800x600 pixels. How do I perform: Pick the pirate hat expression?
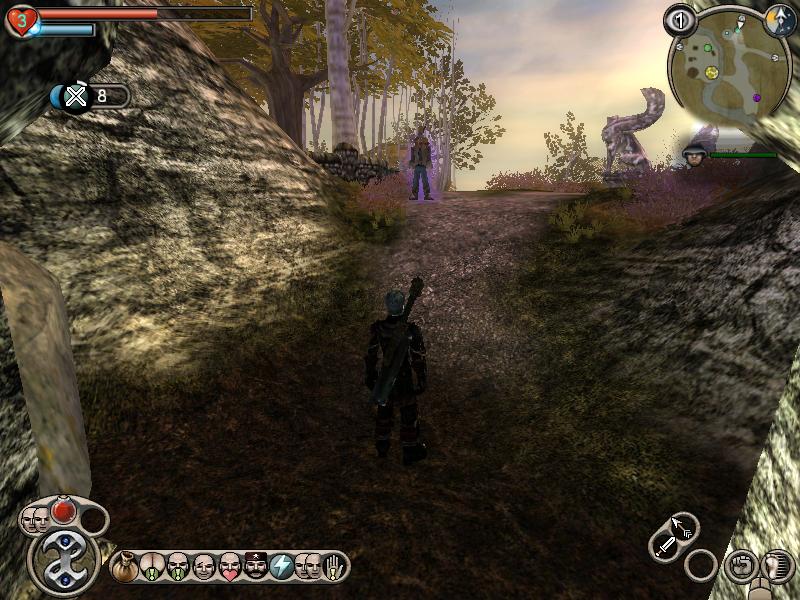[256, 566]
